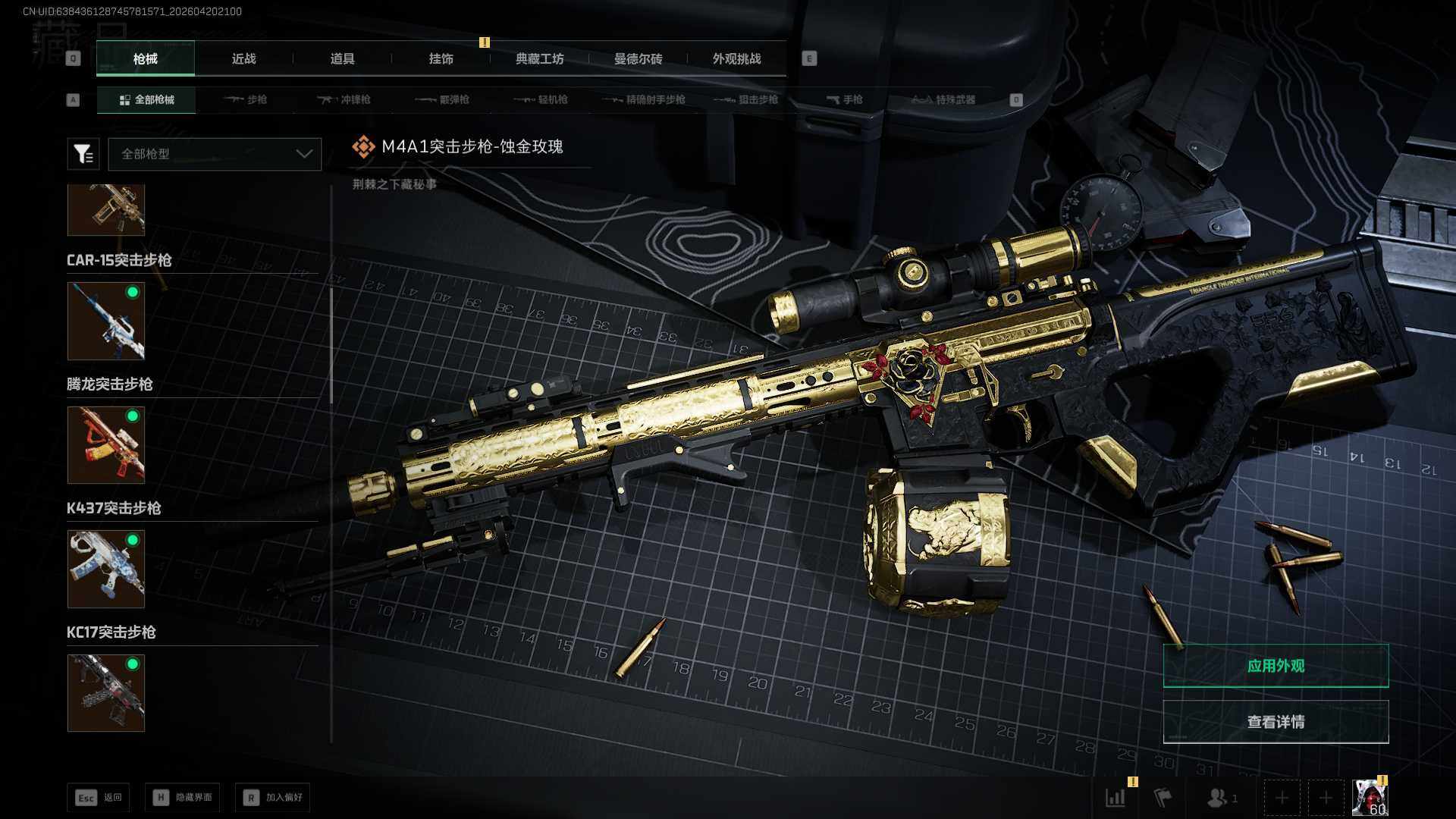Image resolution: width=1456 pixels, height=819 pixels.
Task: Go to the 典藏工坊 workshop tab
Action: pos(539,58)
